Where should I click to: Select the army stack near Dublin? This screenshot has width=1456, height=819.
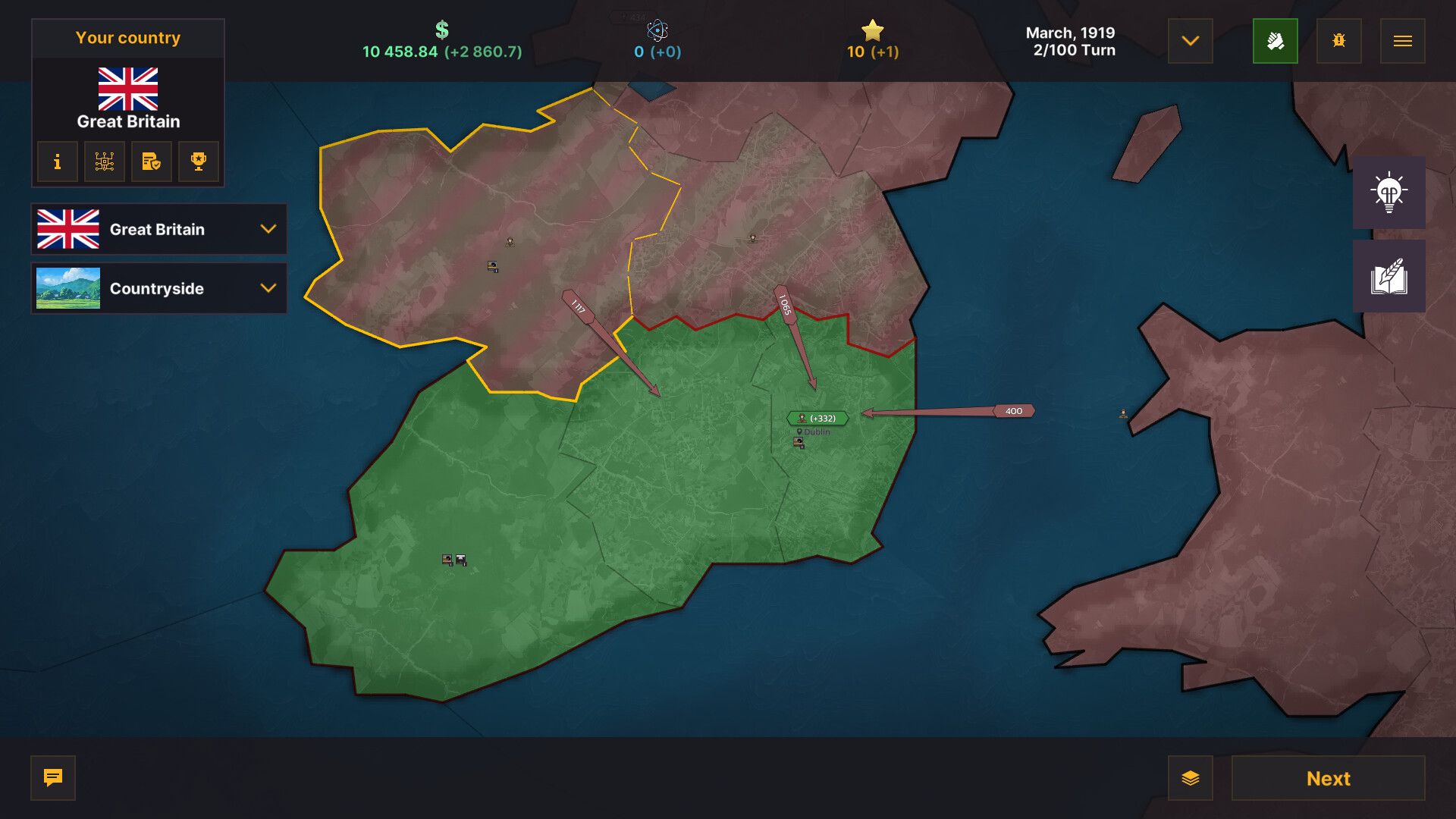(815, 416)
